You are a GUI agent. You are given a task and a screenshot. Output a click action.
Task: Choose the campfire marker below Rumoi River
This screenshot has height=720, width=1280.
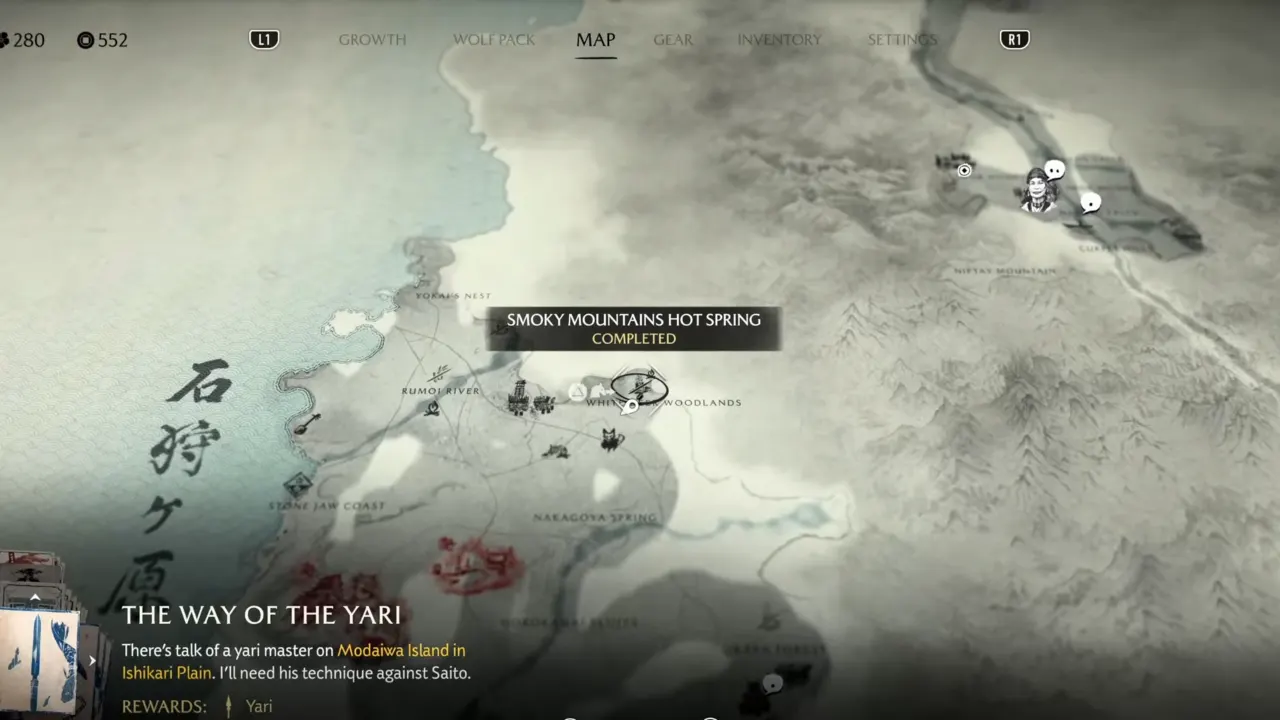[431, 408]
